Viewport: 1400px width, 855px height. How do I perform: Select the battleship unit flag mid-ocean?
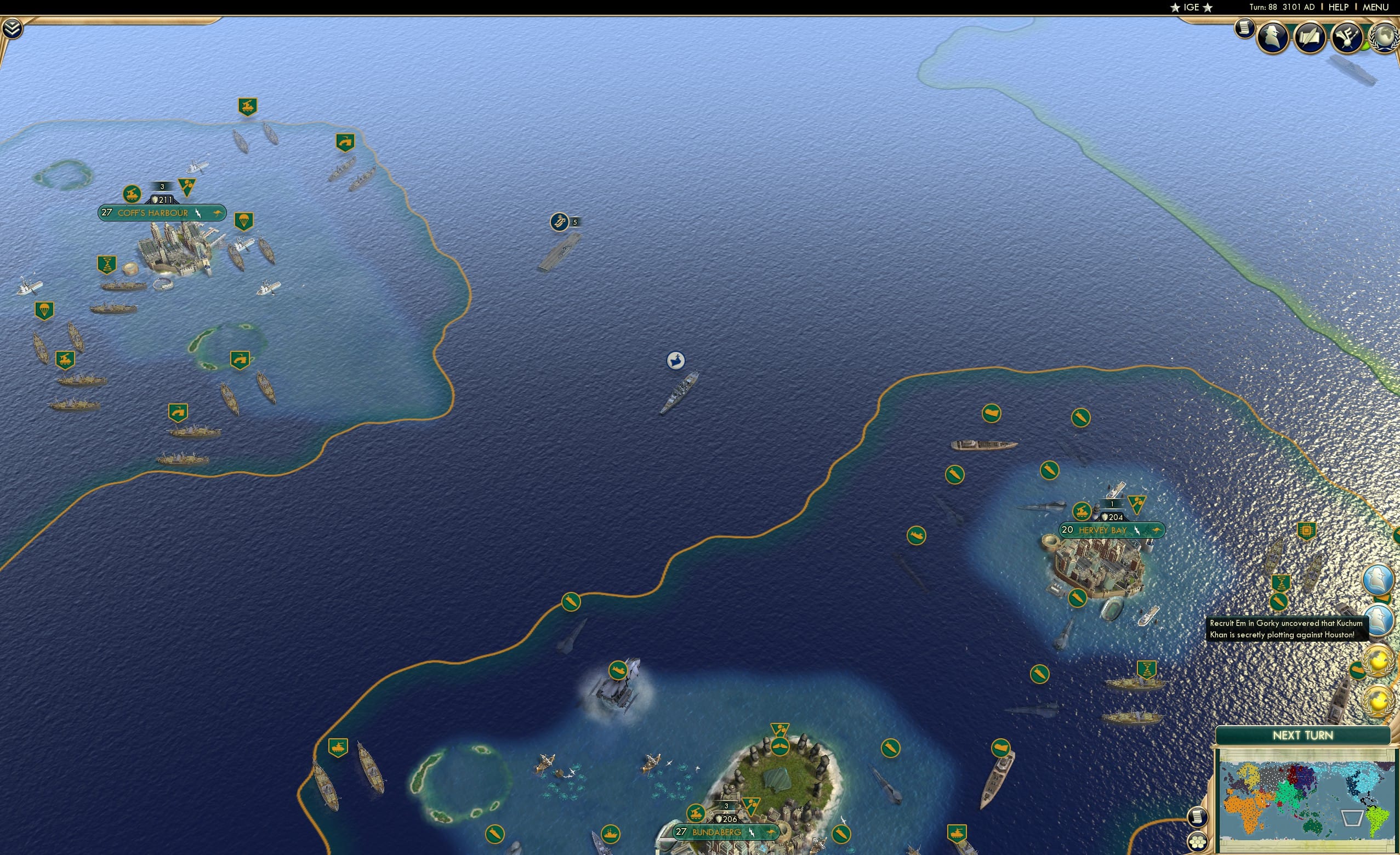675,360
